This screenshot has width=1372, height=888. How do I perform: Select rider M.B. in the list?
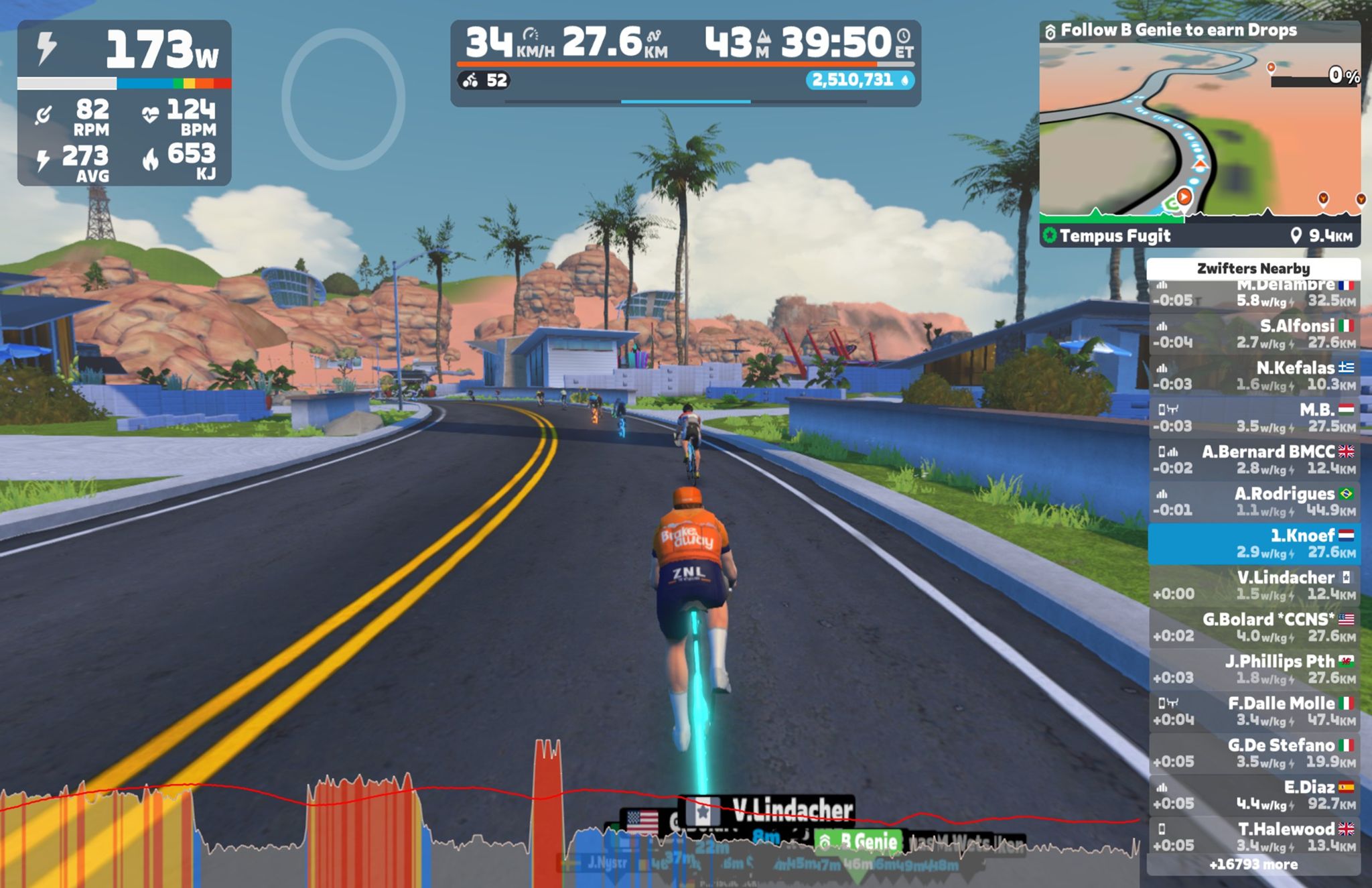pyautogui.click(x=1254, y=418)
